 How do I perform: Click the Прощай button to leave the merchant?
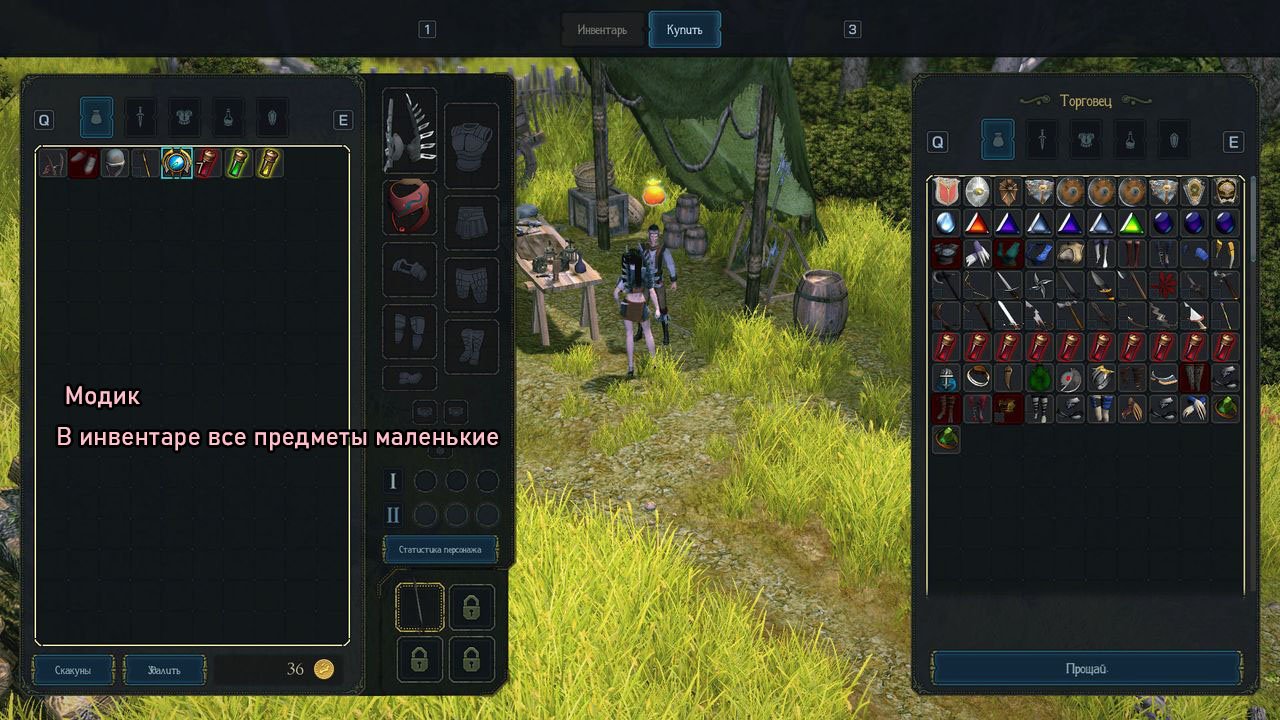click(x=1086, y=669)
